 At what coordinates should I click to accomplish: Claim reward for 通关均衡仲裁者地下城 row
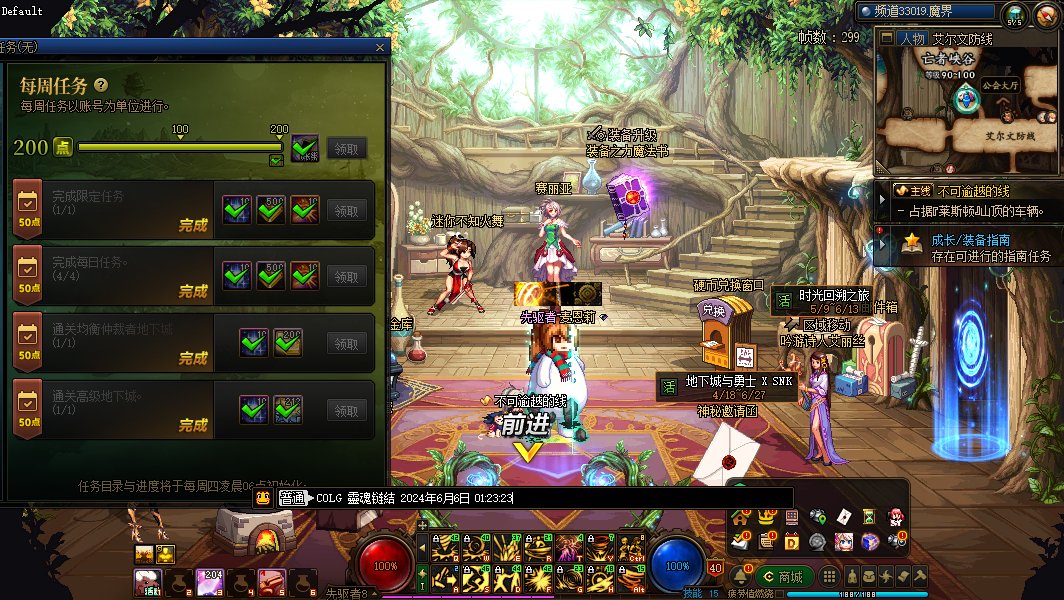coord(346,344)
